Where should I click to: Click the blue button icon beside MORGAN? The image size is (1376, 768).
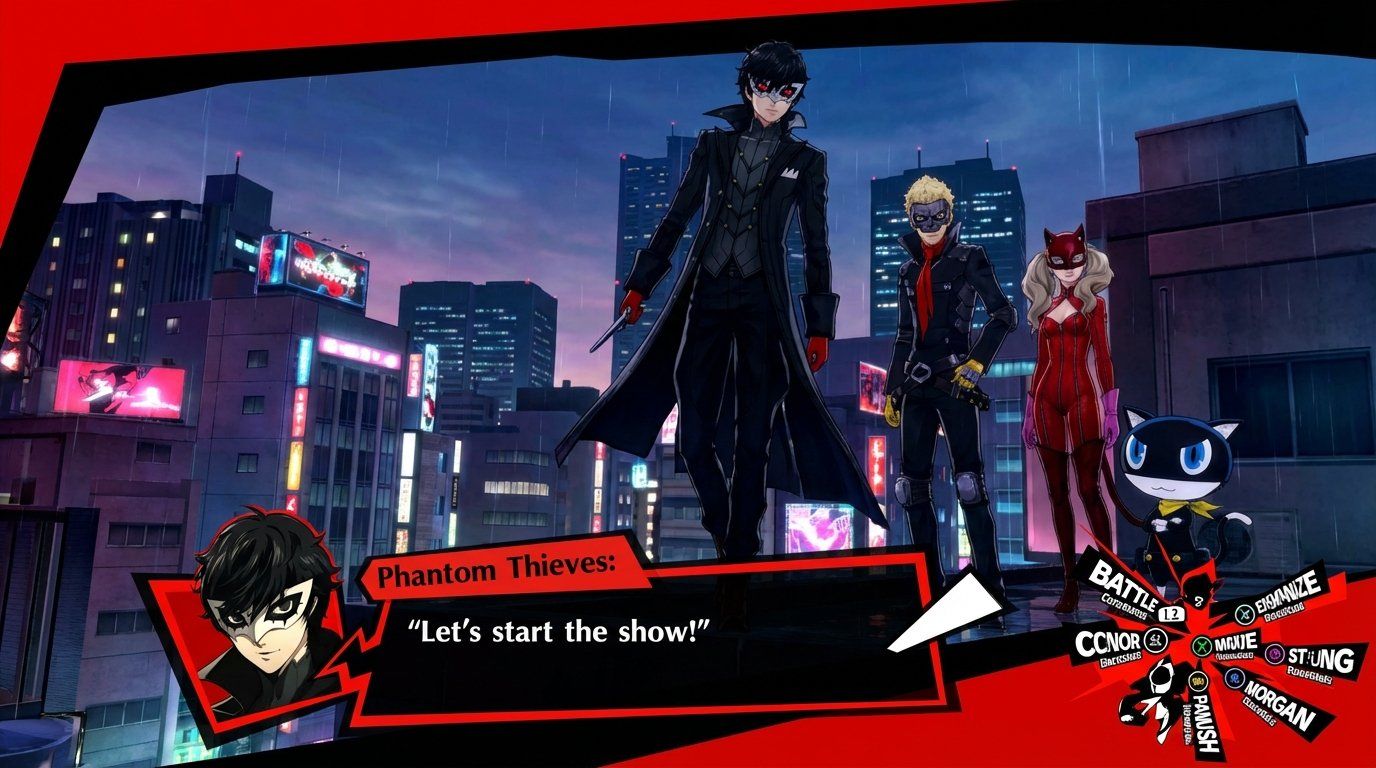tap(1233, 676)
